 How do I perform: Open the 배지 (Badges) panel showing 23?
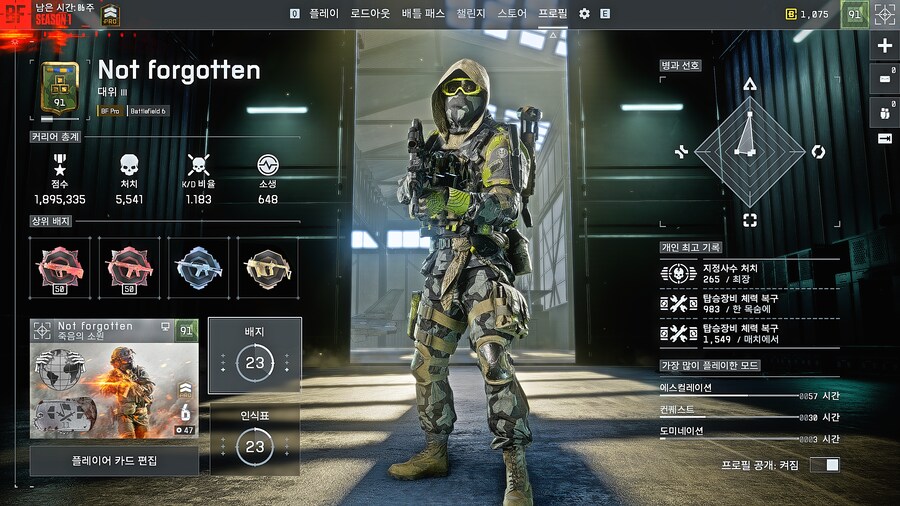[x=254, y=355]
